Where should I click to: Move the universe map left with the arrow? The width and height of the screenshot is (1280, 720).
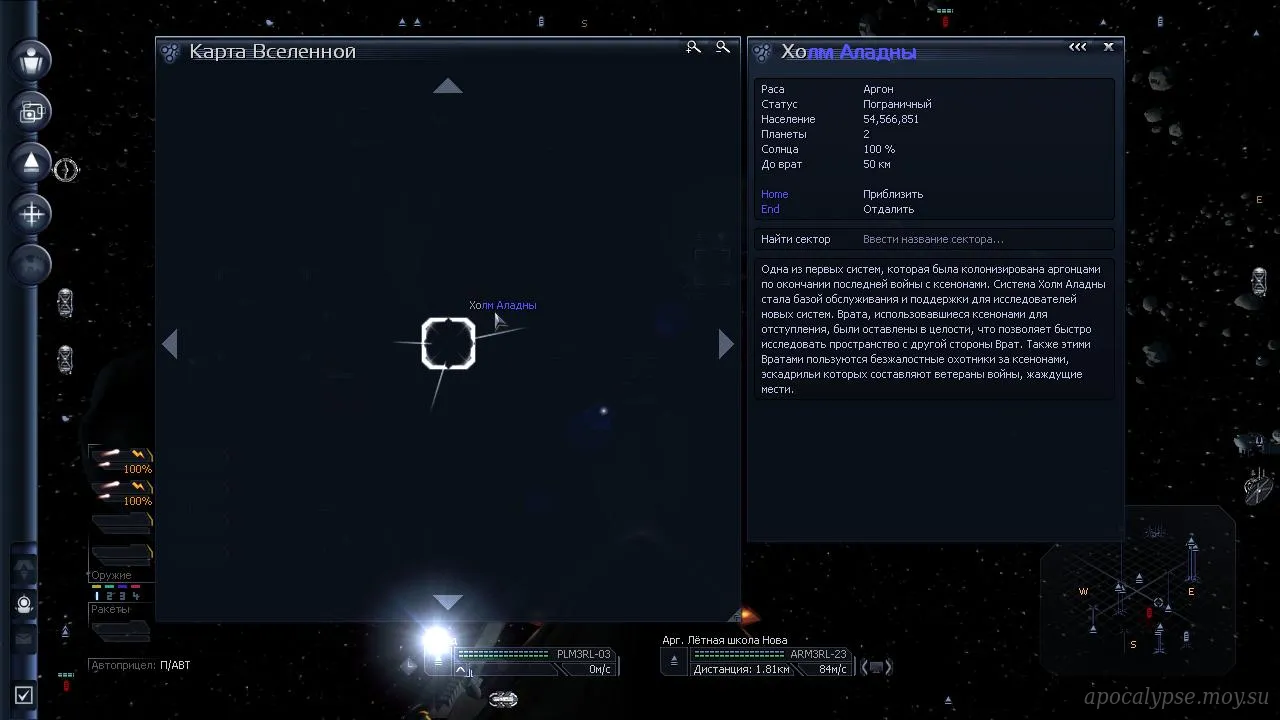click(170, 344)
